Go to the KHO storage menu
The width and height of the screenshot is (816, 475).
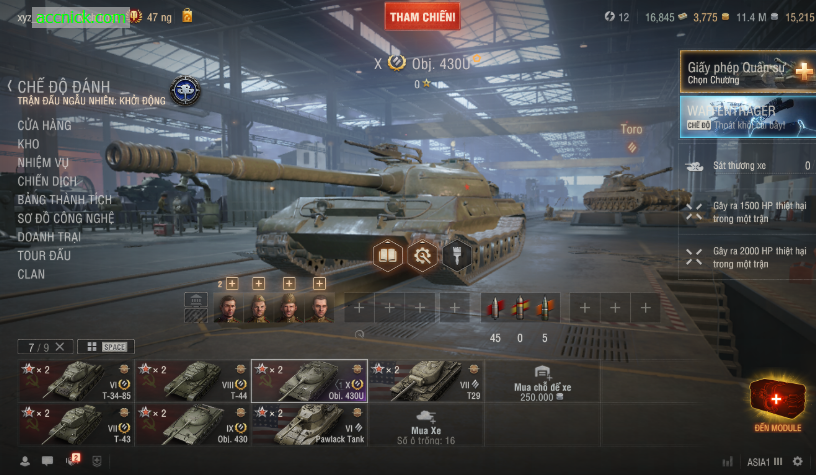[28, 144]
